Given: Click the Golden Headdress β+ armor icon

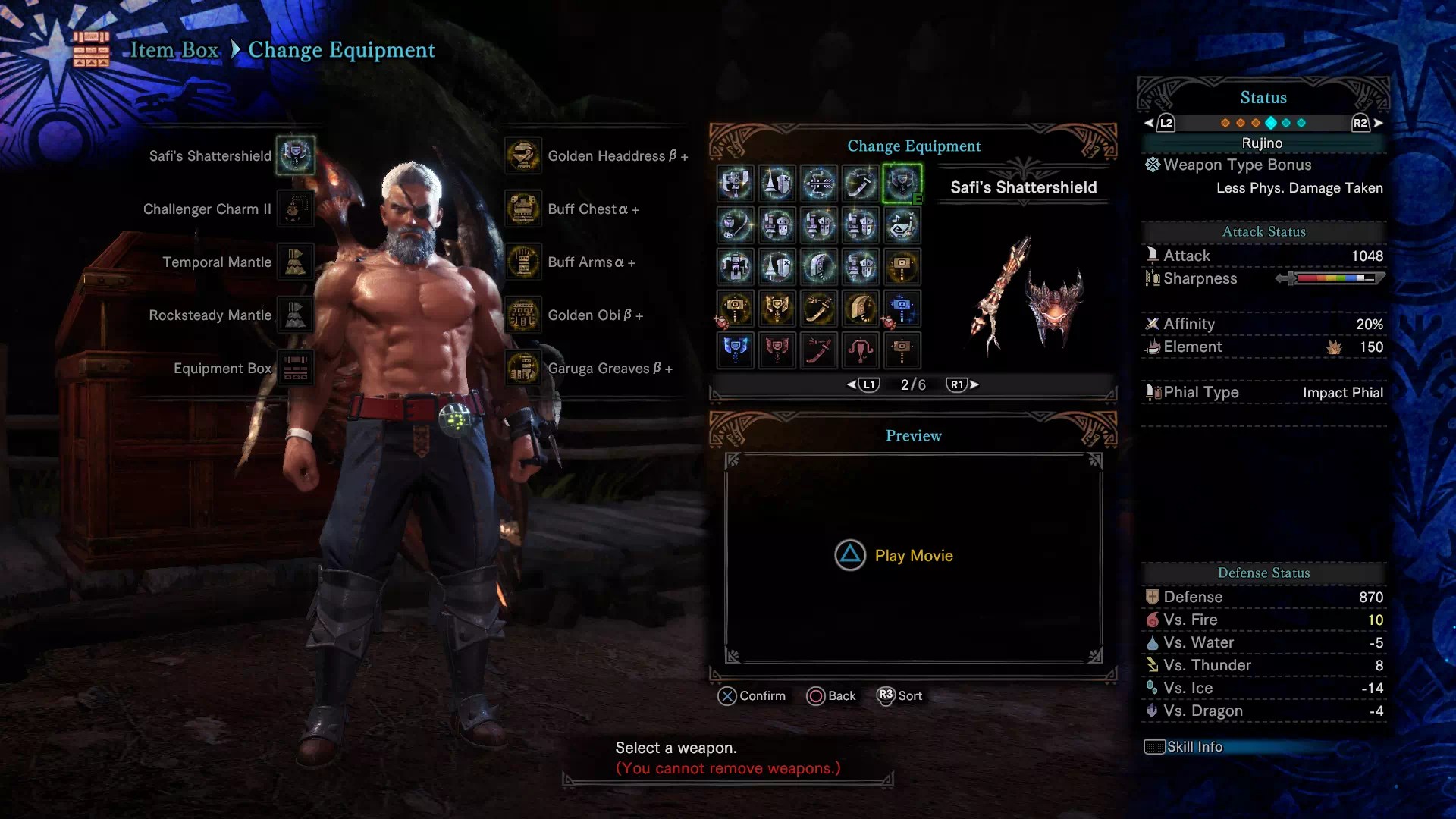Looking at the screenshot, I should coord(523,155).
